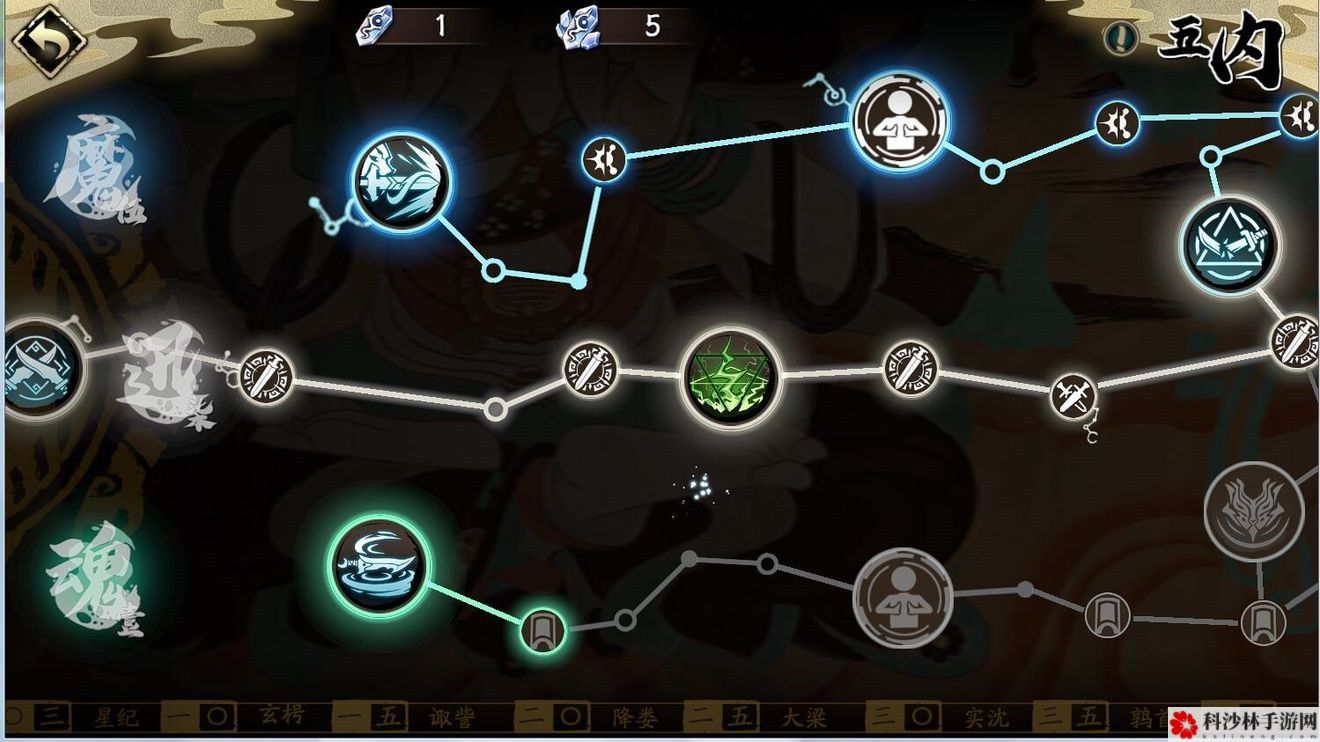Select the glowing blue meditating figure node
Viewport: 1320px width, 742px height.
pyautogui.click(x=899, y=121)
